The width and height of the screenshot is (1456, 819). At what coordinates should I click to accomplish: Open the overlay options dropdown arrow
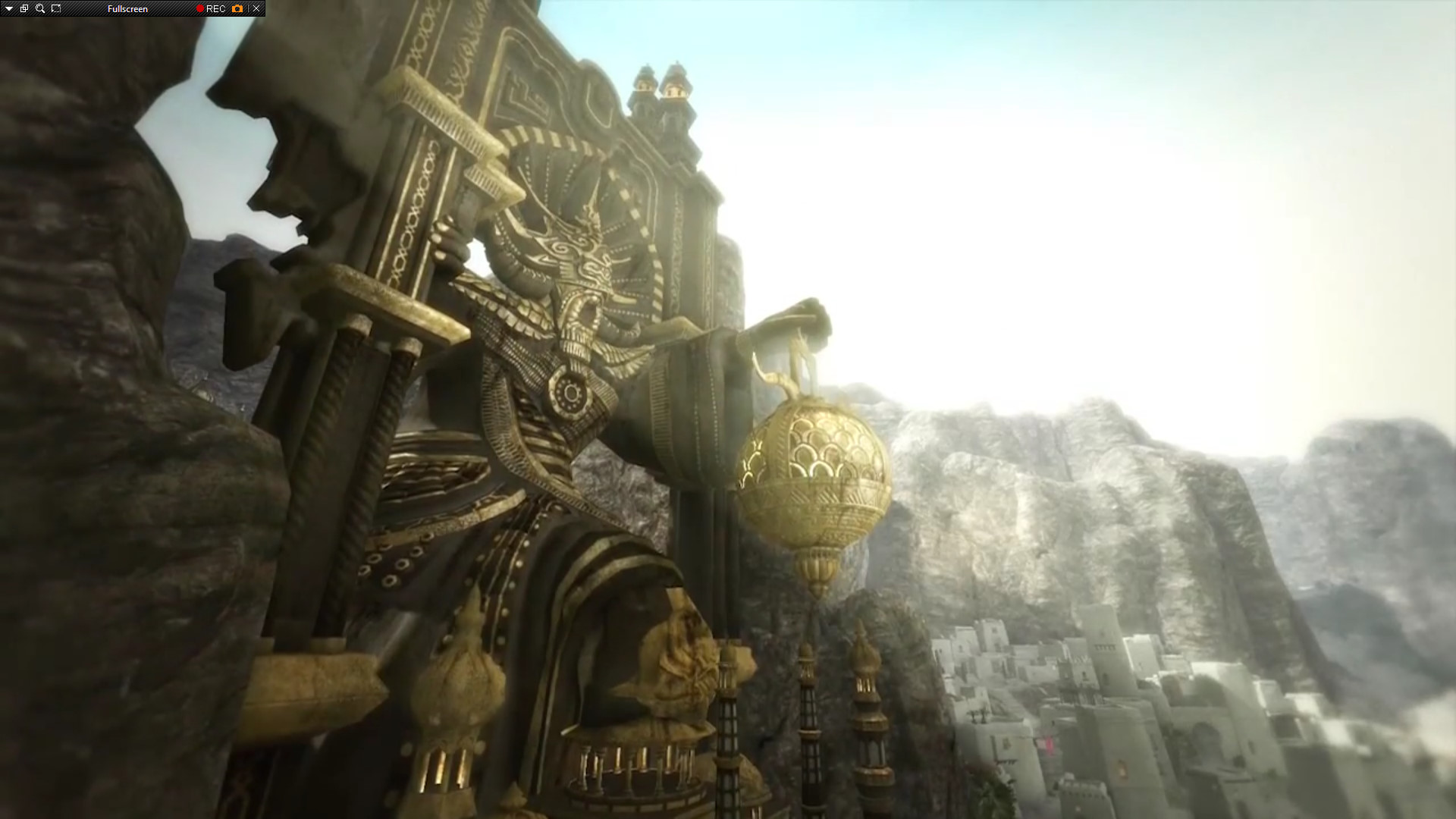tap(8, 8)
